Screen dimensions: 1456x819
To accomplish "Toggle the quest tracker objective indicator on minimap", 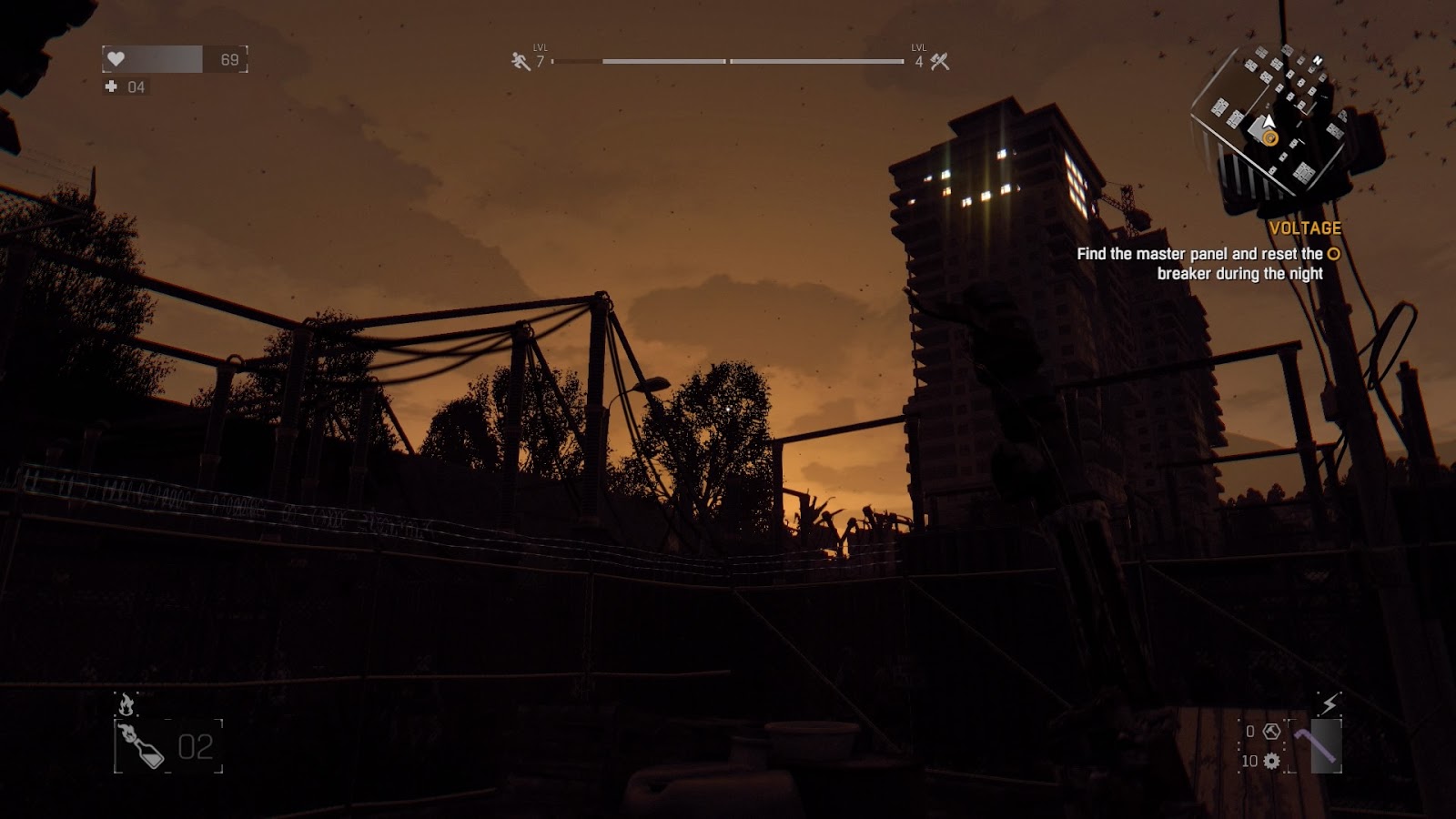I will [1269, 138].
